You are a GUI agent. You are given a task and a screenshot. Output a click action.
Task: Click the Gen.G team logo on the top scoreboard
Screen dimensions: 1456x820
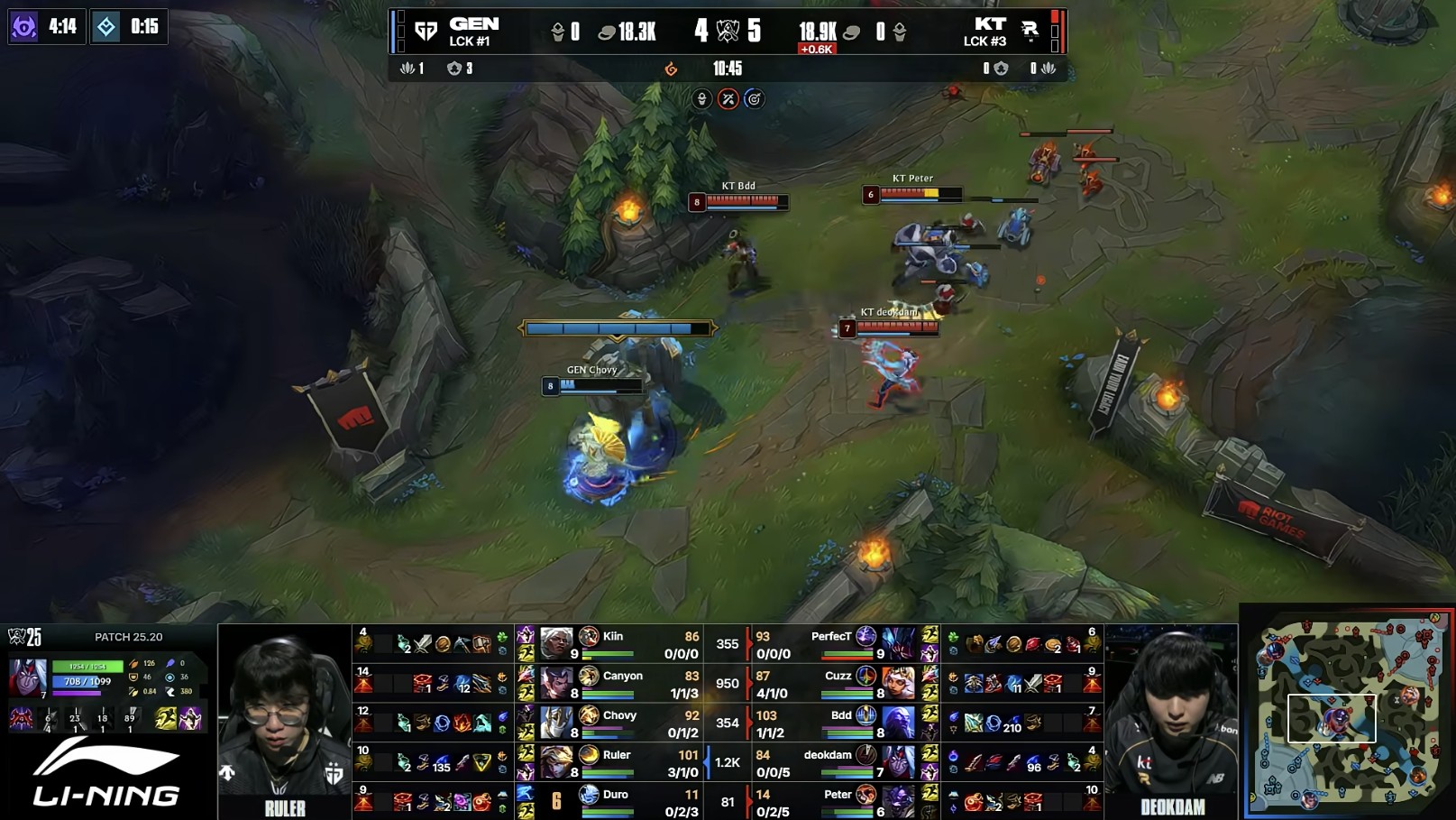click(x=426, y=32)
